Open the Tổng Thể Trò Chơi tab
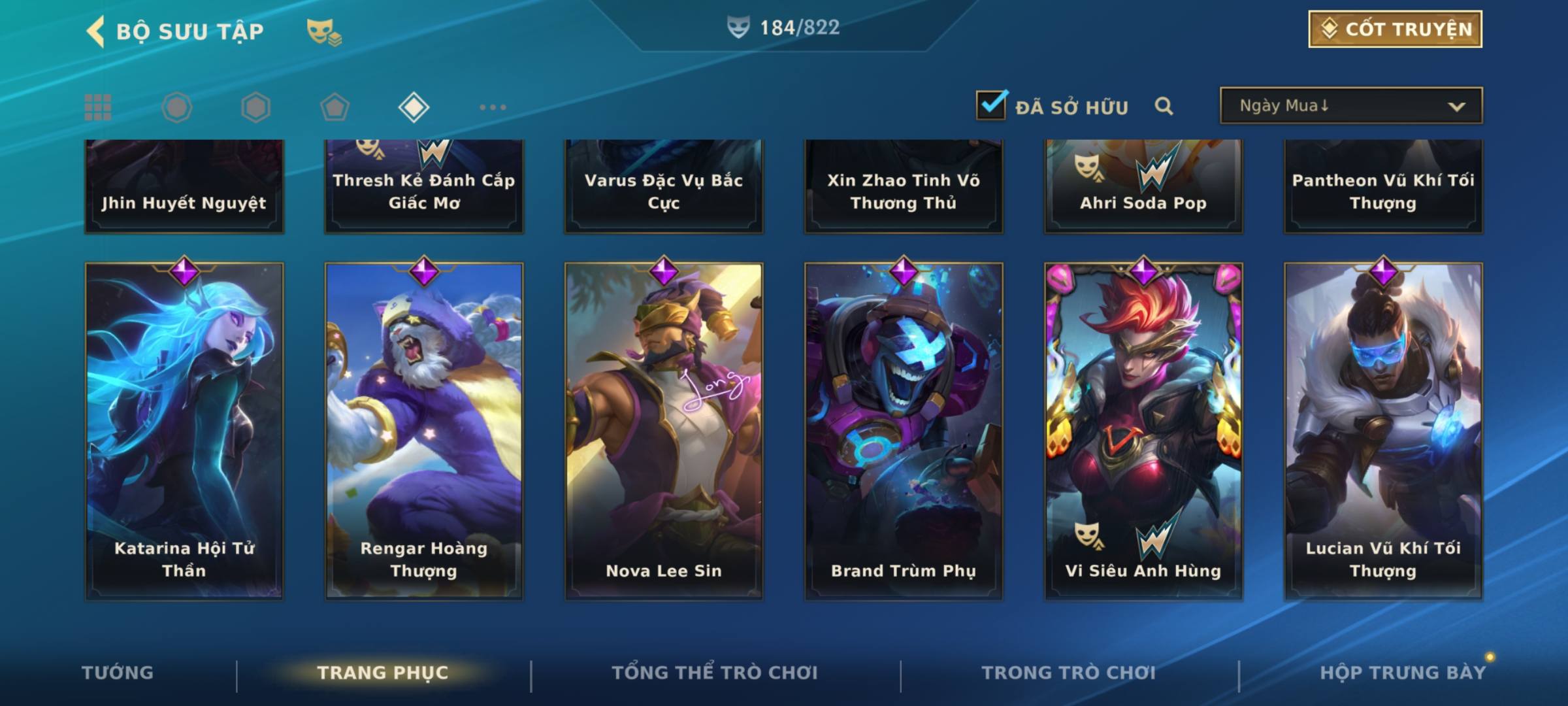Image resolution: width=1568 pixels, height=706 pixels. coord(715,673)
